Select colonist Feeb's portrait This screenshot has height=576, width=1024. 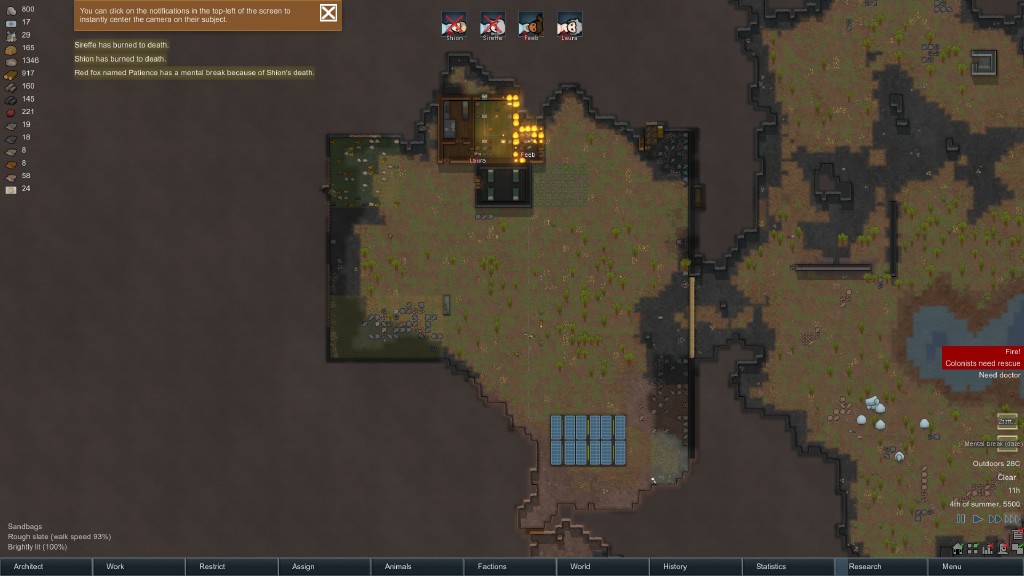point(531,24)
